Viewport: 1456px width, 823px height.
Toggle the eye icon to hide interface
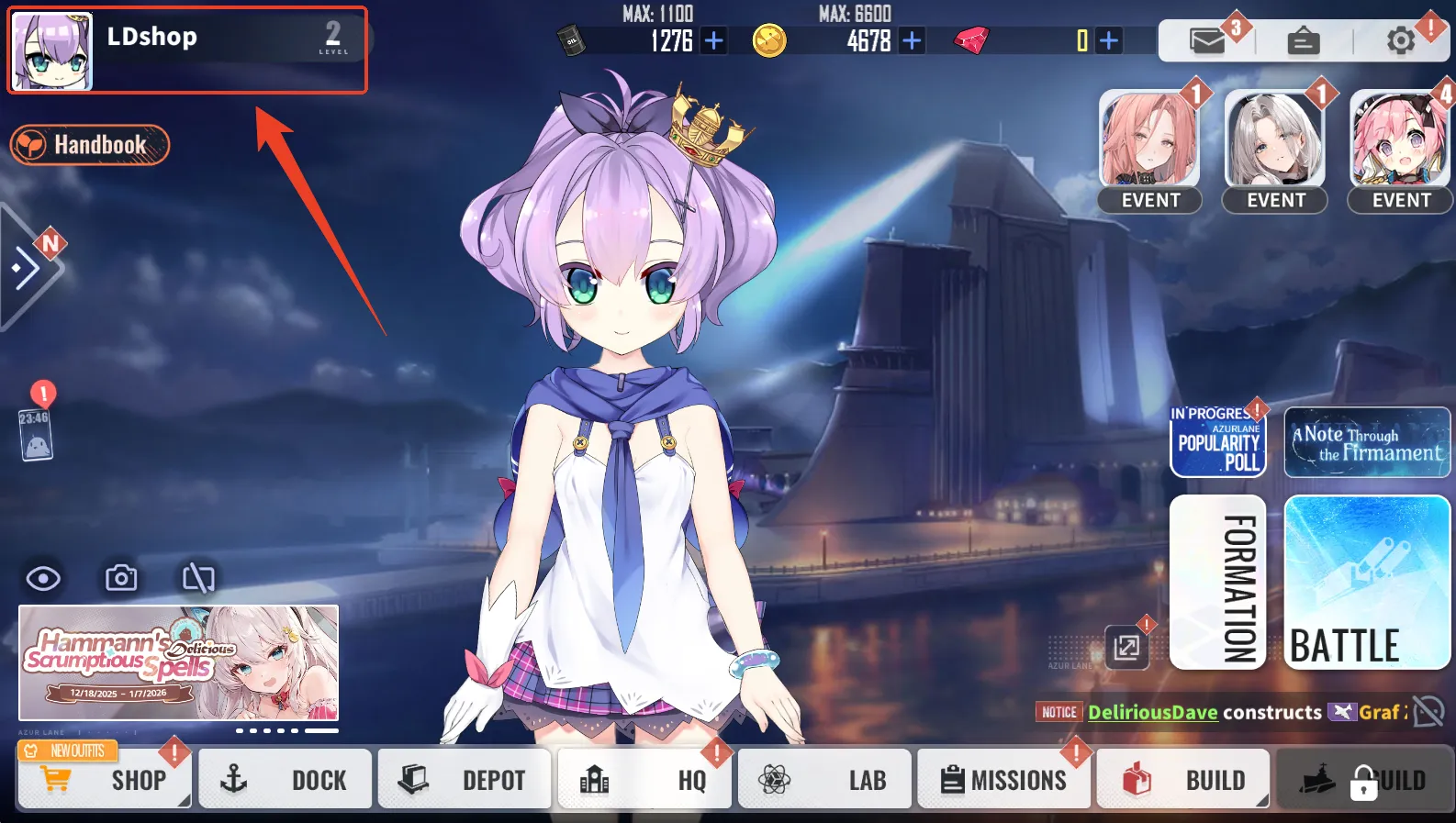pyautogui.click(x=43, y=578)
